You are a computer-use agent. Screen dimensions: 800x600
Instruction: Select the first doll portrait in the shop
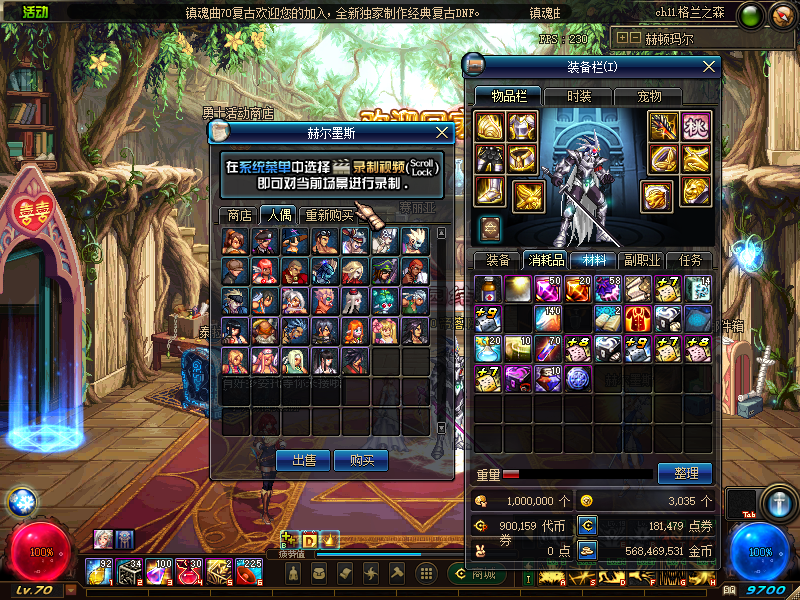236,241
